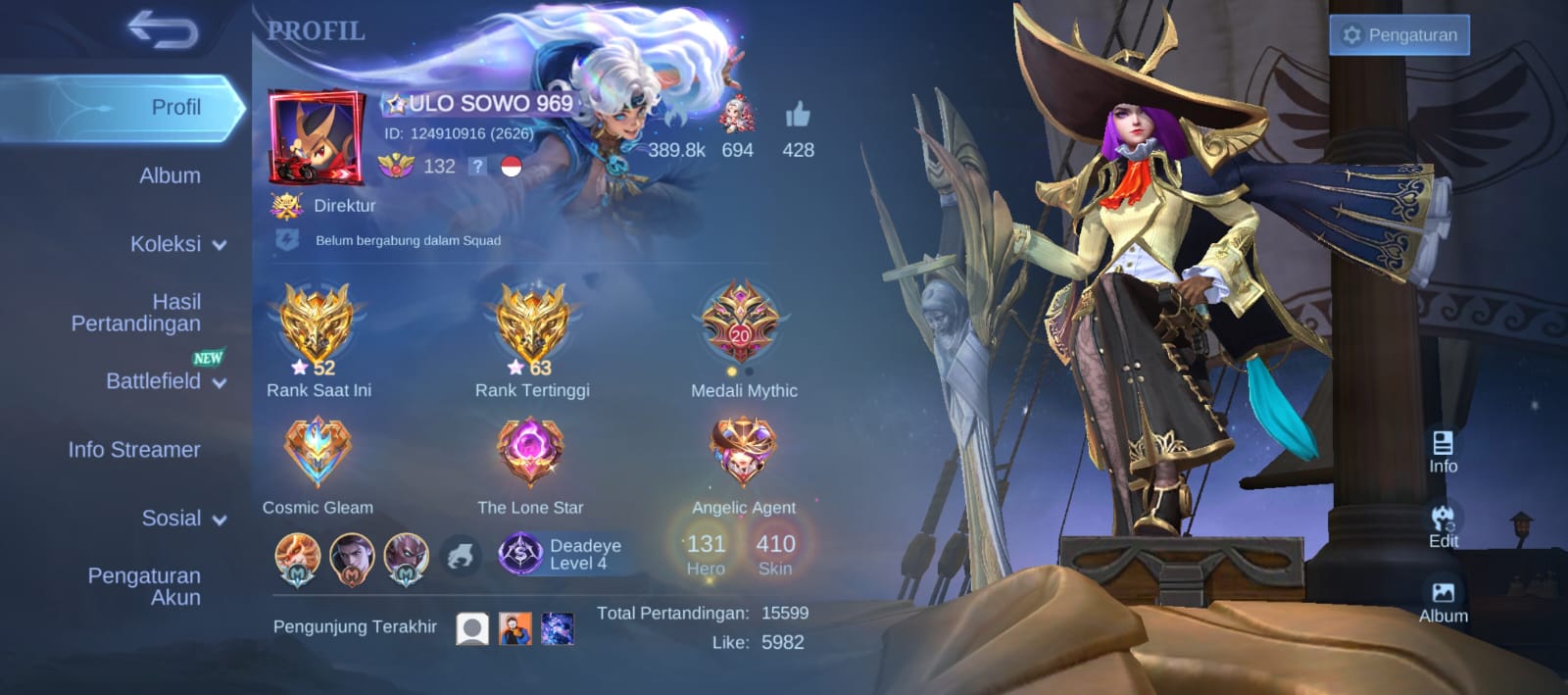Open the Medali Mythic badge
The width and height of the screenshot is (1568, 695).
pos(741,324)
